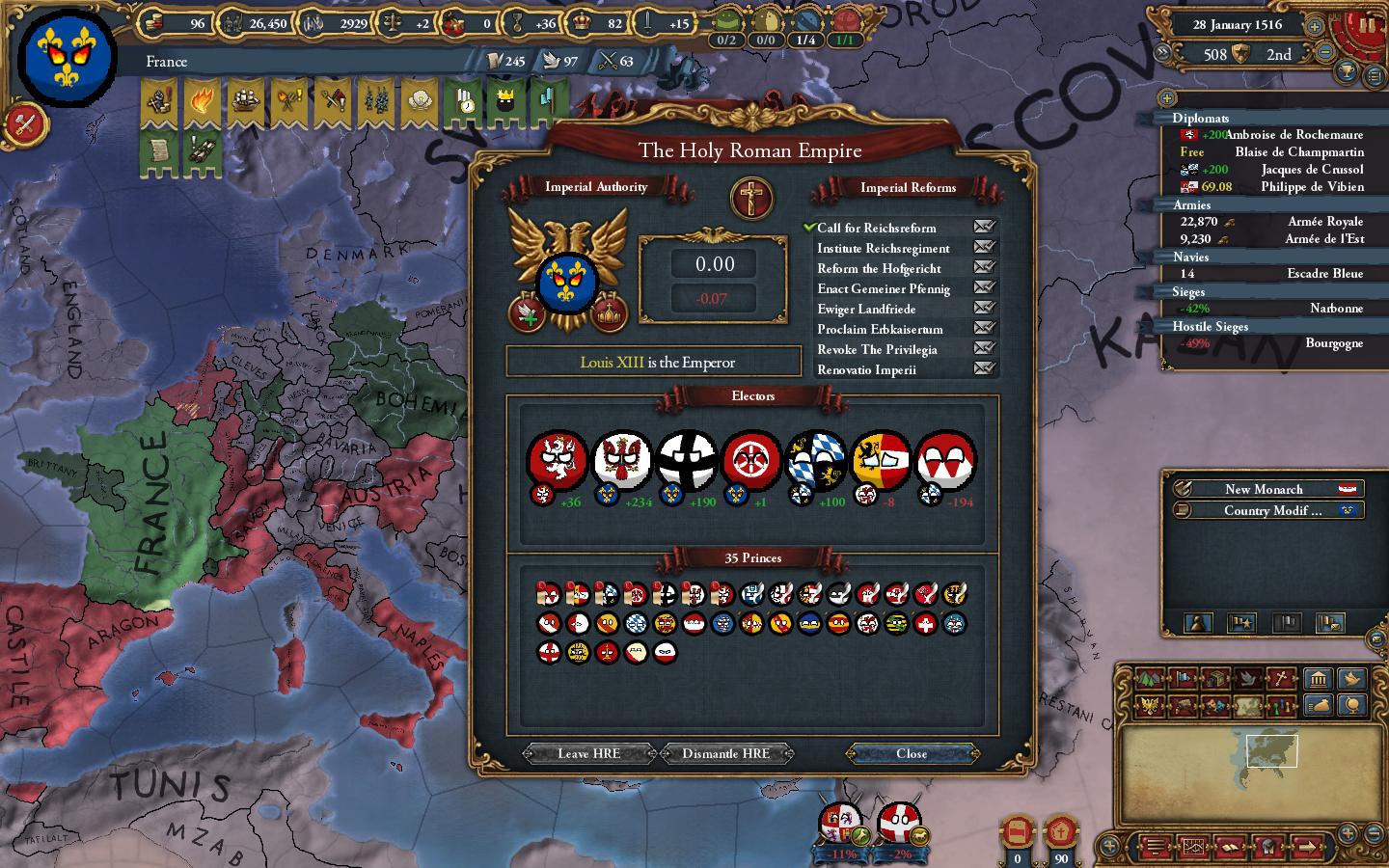Open the New Monarch notification
Screen dimensions: 1389x868
(1264, 489)
